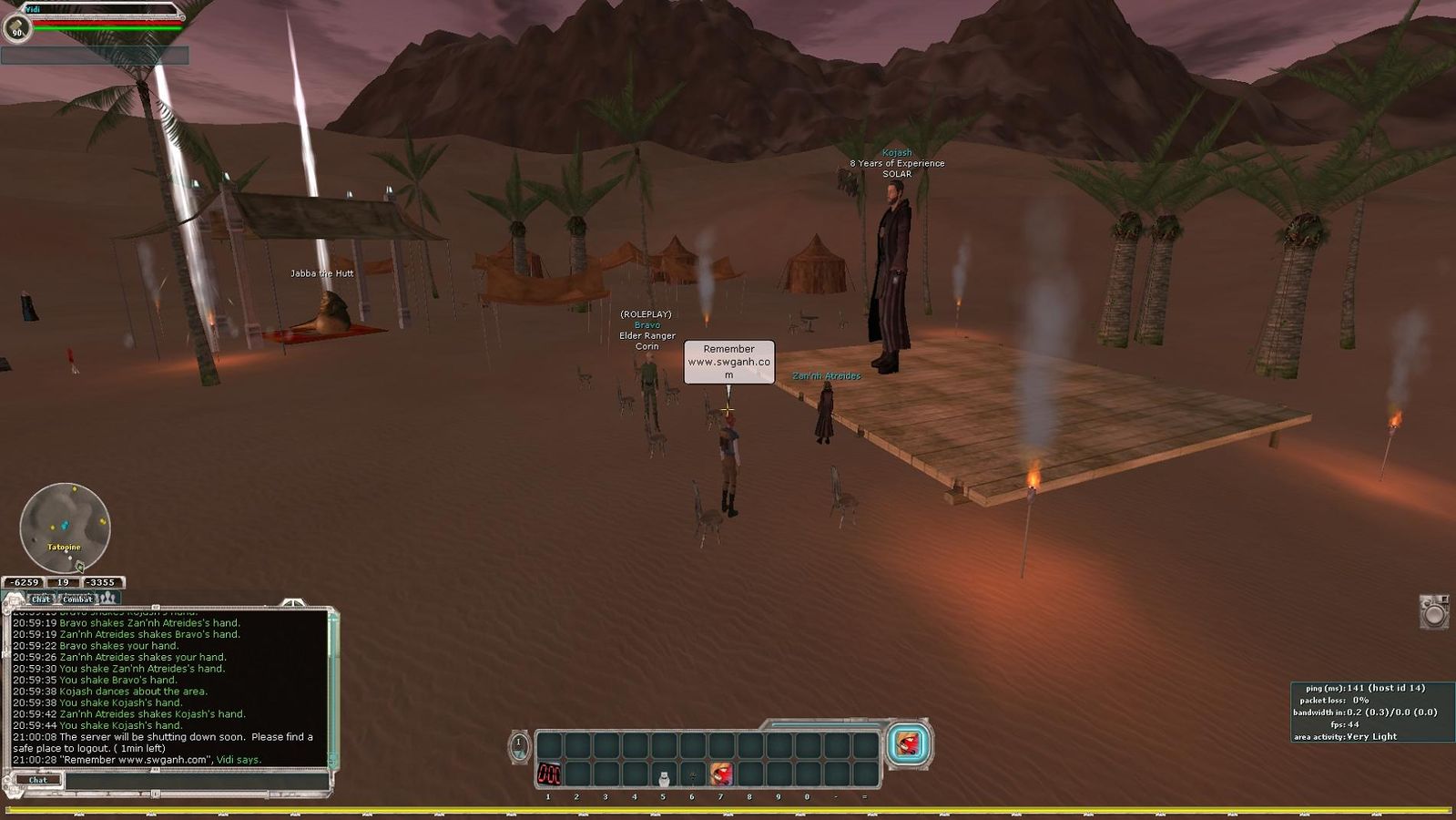Open the round device icon at right edge
Image resolution: width=1456 pixels, height=820 pixels.
(x=1434, y=611)
